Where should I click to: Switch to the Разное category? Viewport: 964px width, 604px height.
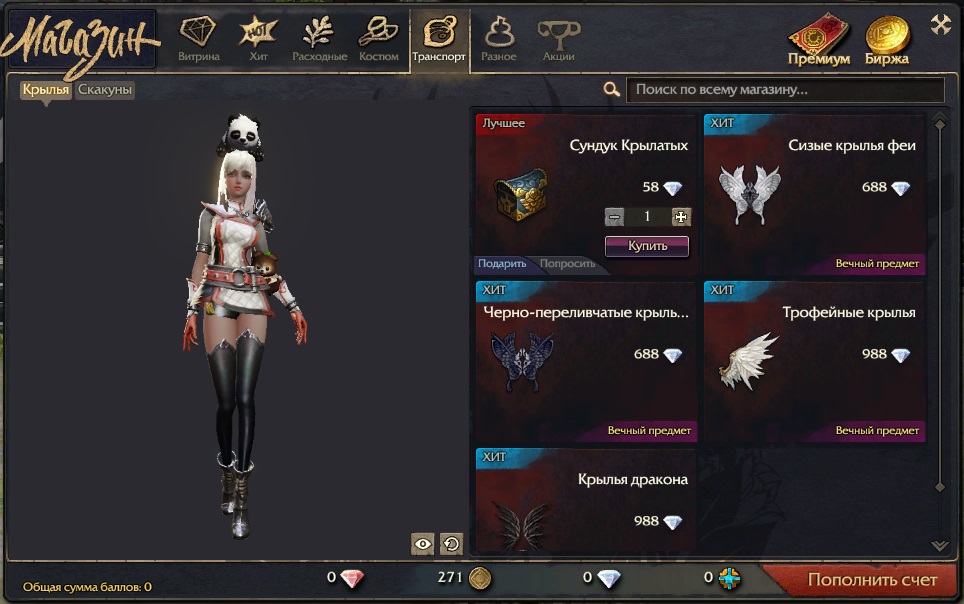tap(499, 41)
